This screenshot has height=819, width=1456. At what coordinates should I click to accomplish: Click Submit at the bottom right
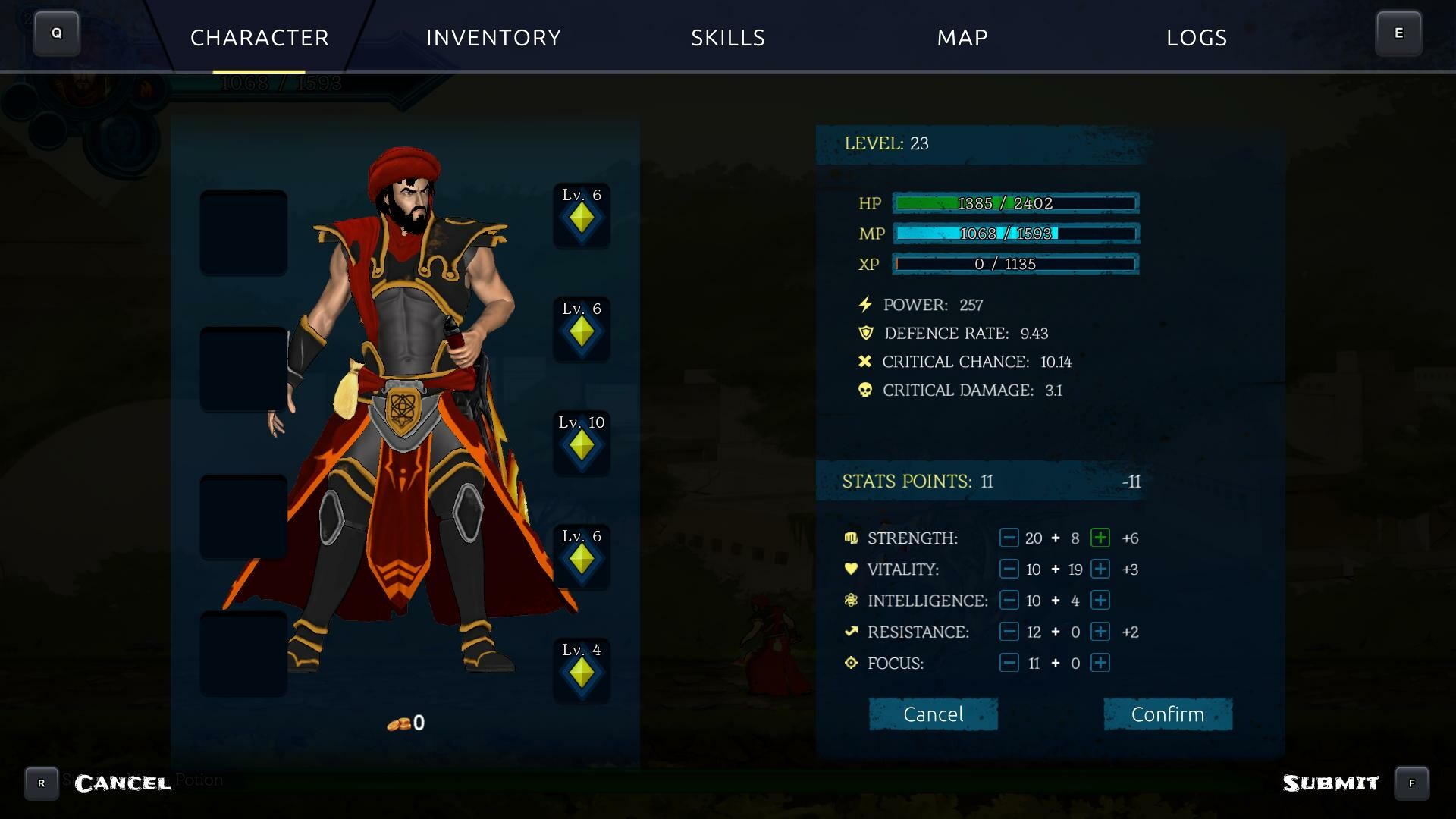(x=1332, y=781)
